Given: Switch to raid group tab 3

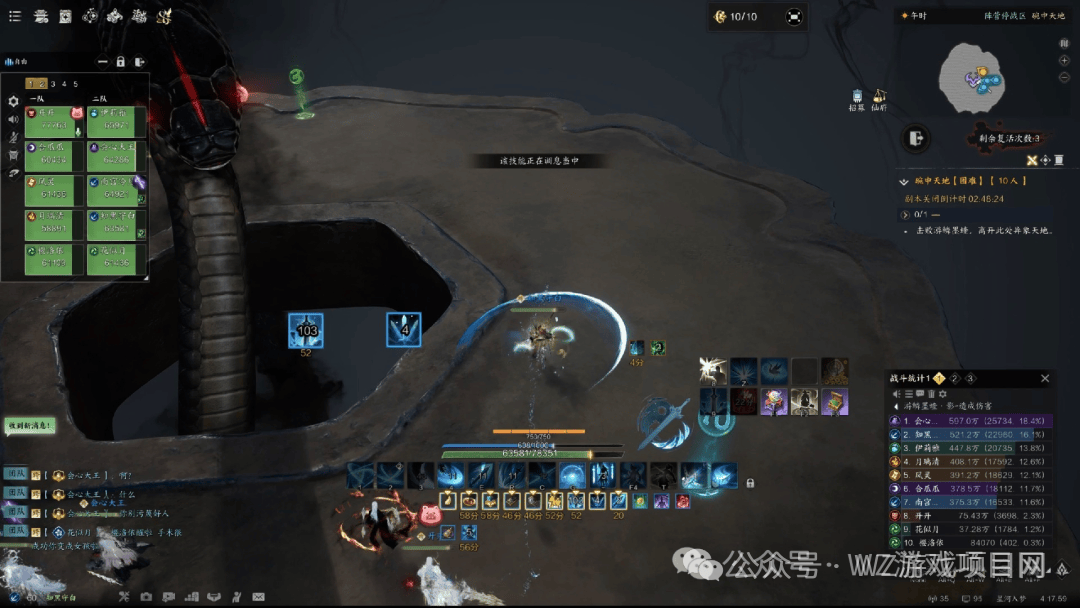Looking at the screenshot, I should point(53,84).
